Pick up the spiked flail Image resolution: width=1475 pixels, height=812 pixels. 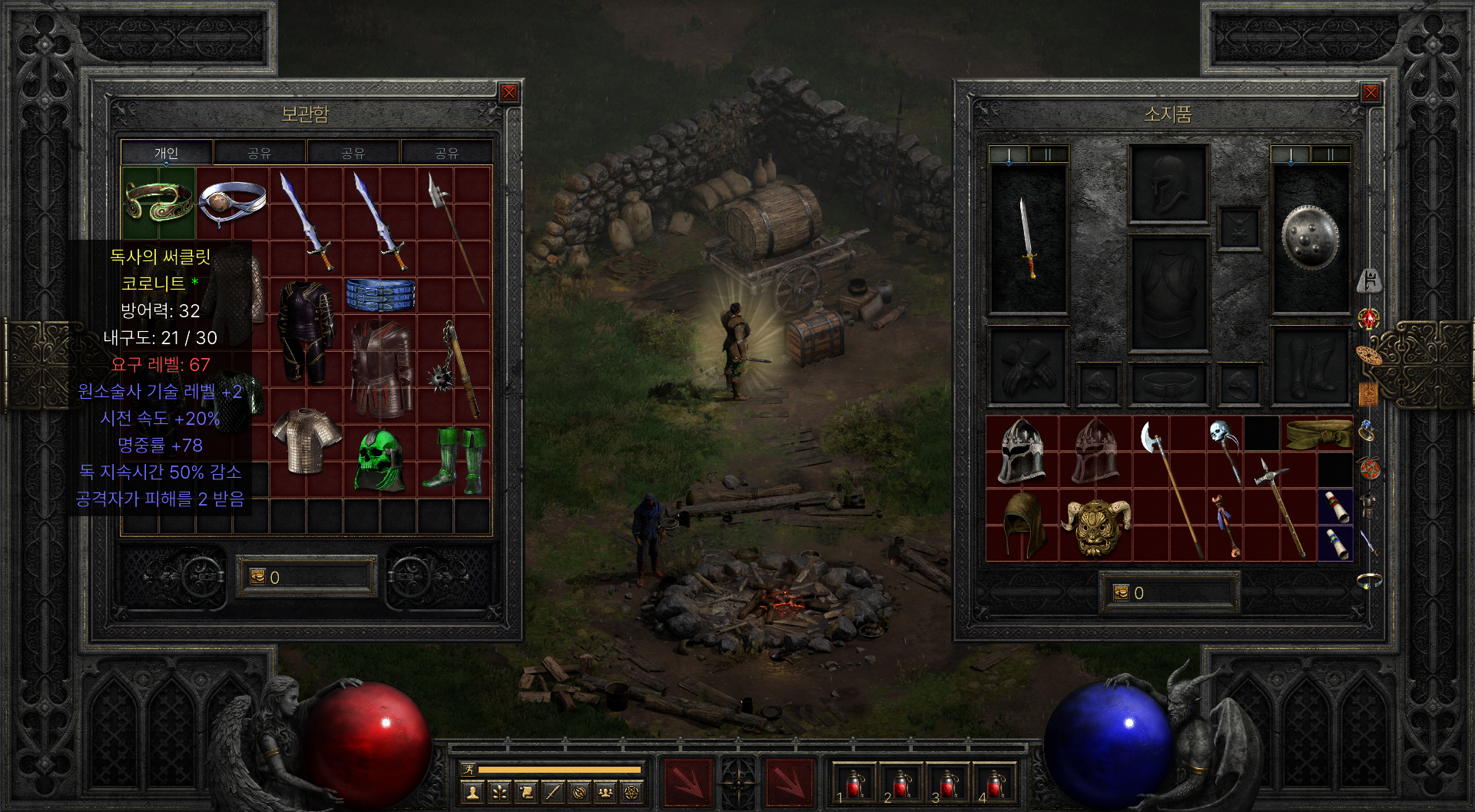pos(454,369)
